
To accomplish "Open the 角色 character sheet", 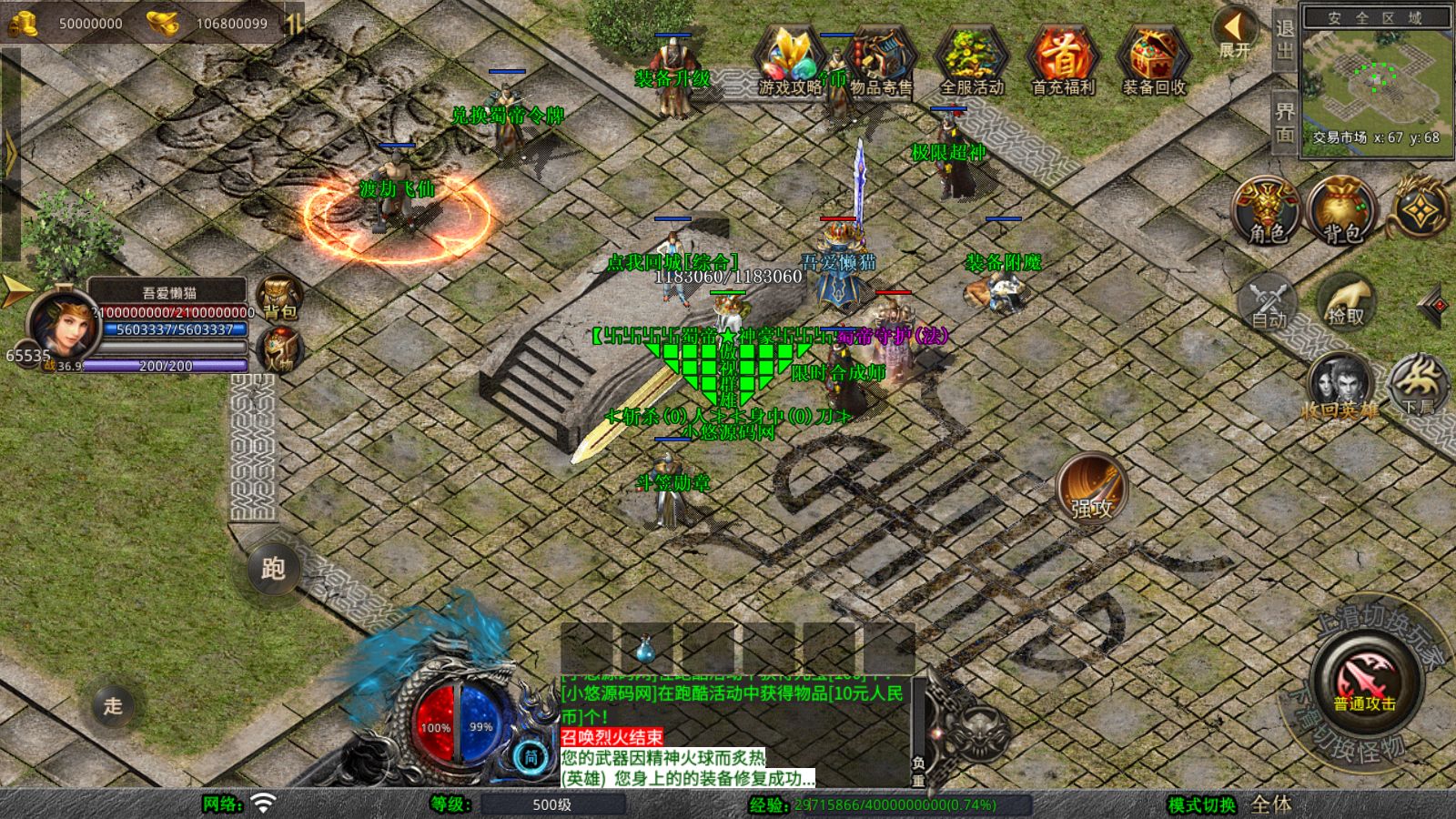I will tap(1266, 211).
